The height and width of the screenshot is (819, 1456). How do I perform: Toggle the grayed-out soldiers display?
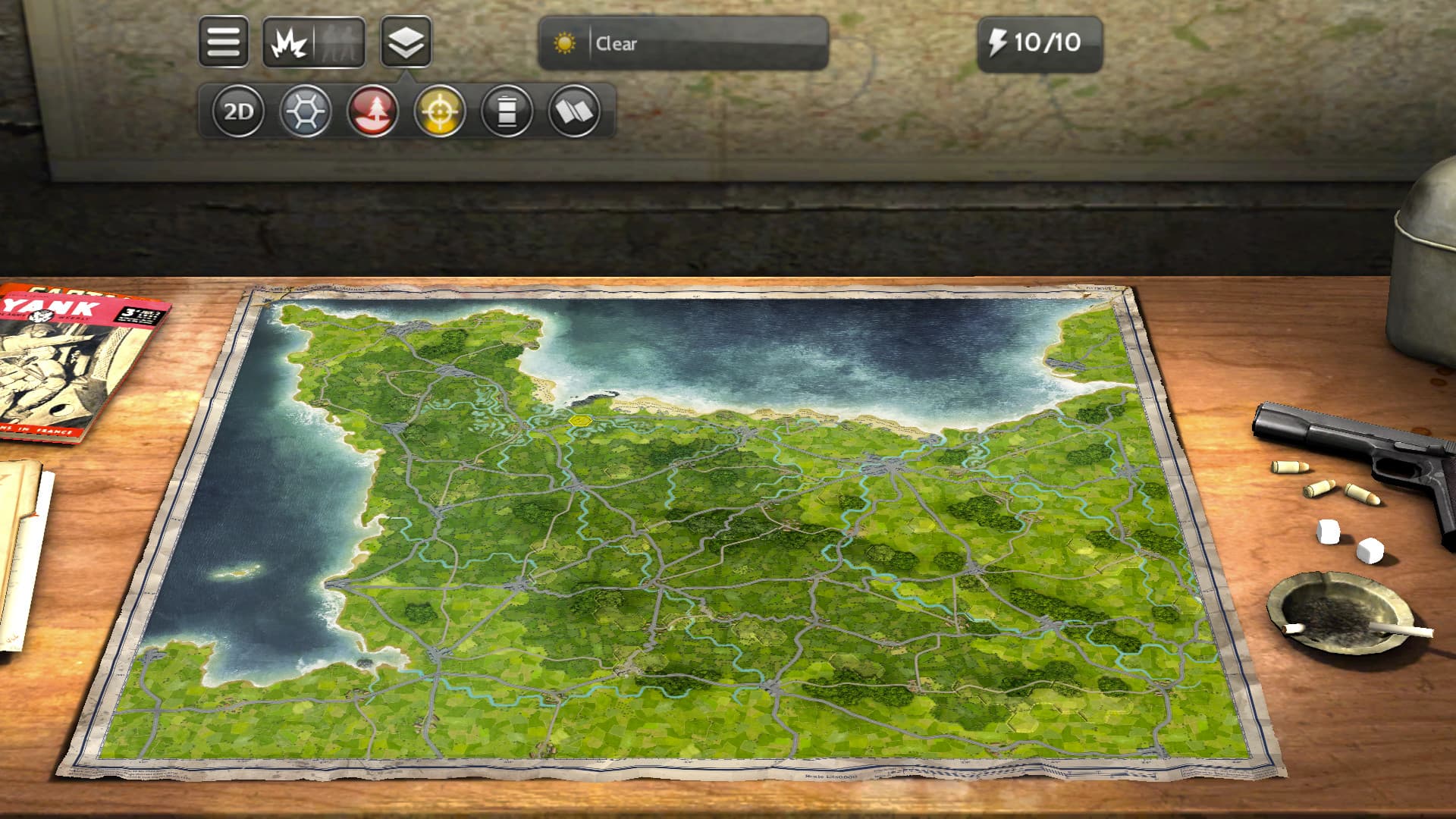339,43
